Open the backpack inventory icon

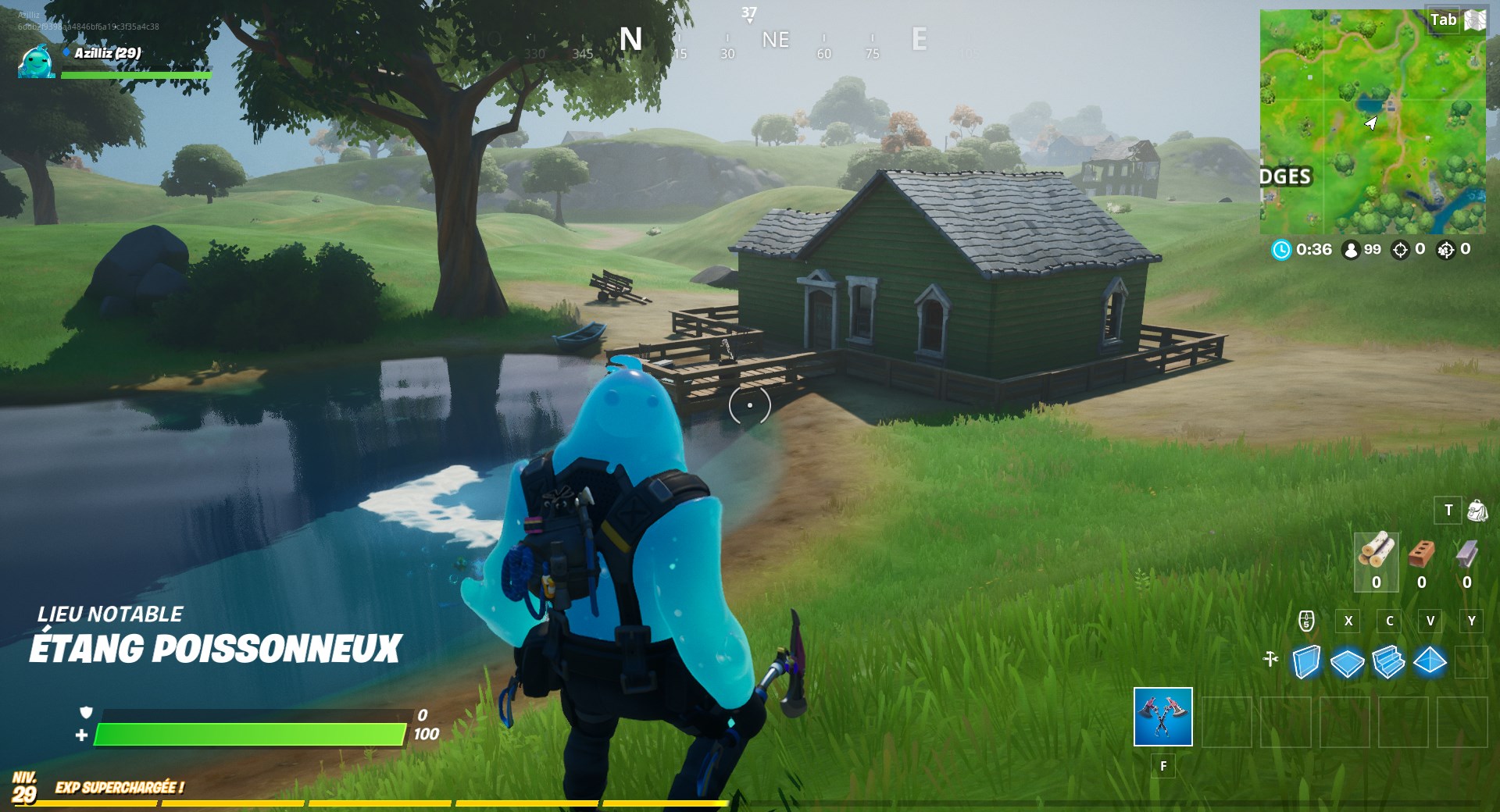(1476, 511)
